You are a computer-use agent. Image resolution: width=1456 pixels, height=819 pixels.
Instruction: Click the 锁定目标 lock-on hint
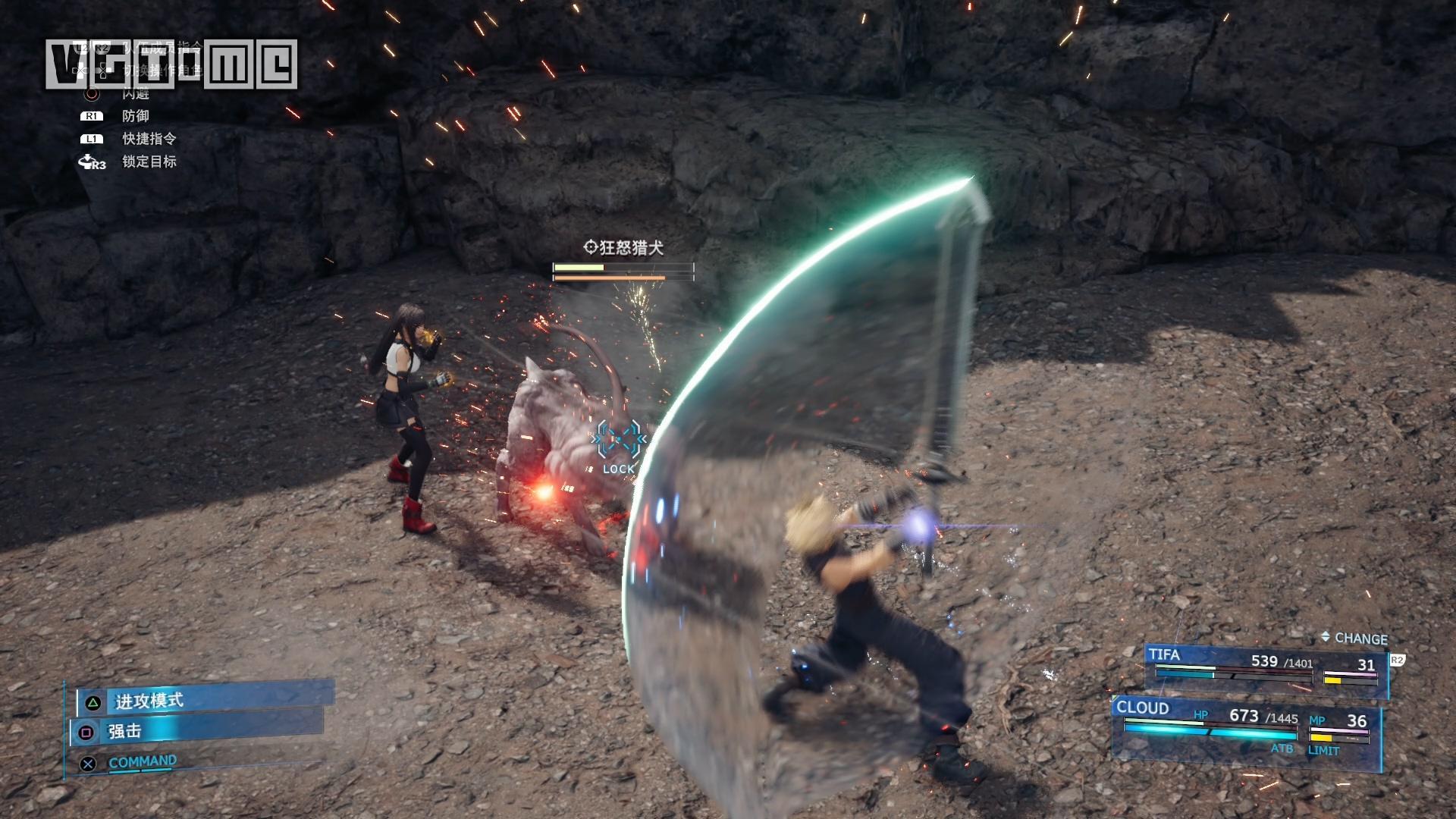coord(149,162)
